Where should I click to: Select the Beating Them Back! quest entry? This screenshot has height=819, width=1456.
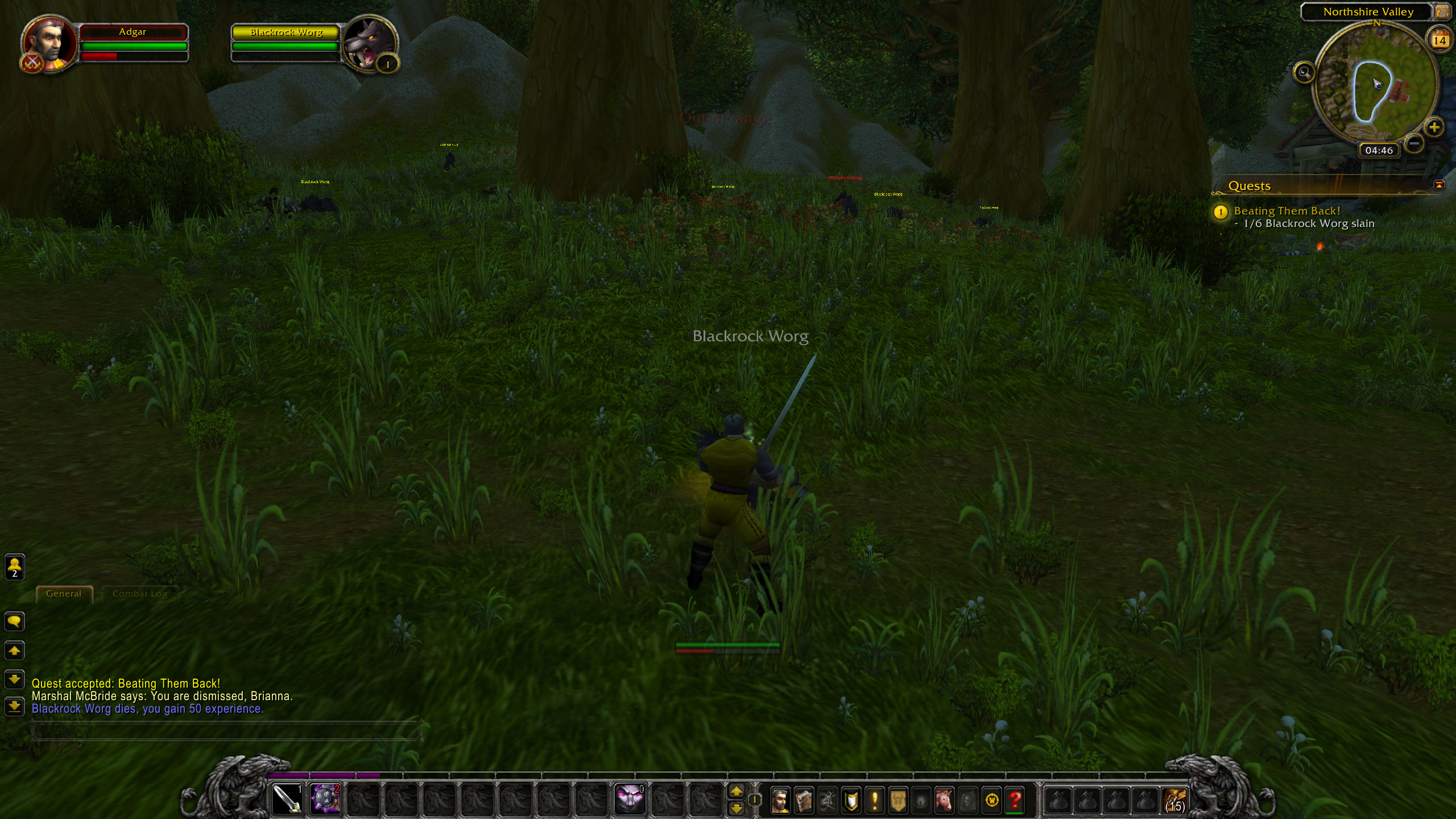pos(1287,211)
